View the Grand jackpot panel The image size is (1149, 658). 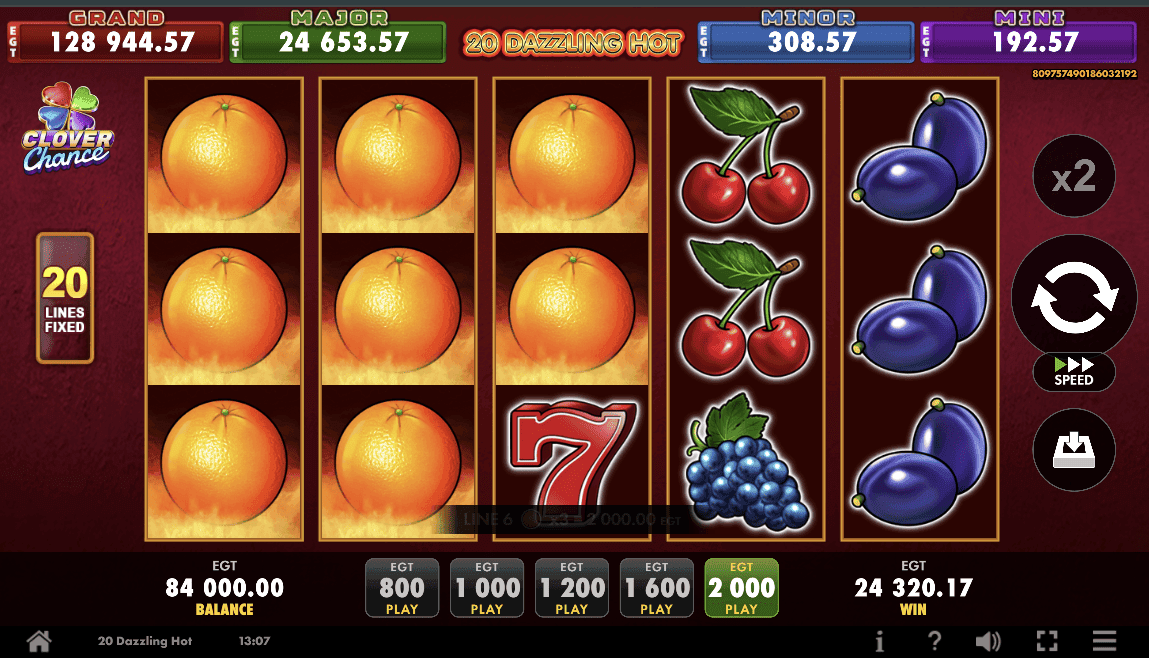(x=115, y=37)
